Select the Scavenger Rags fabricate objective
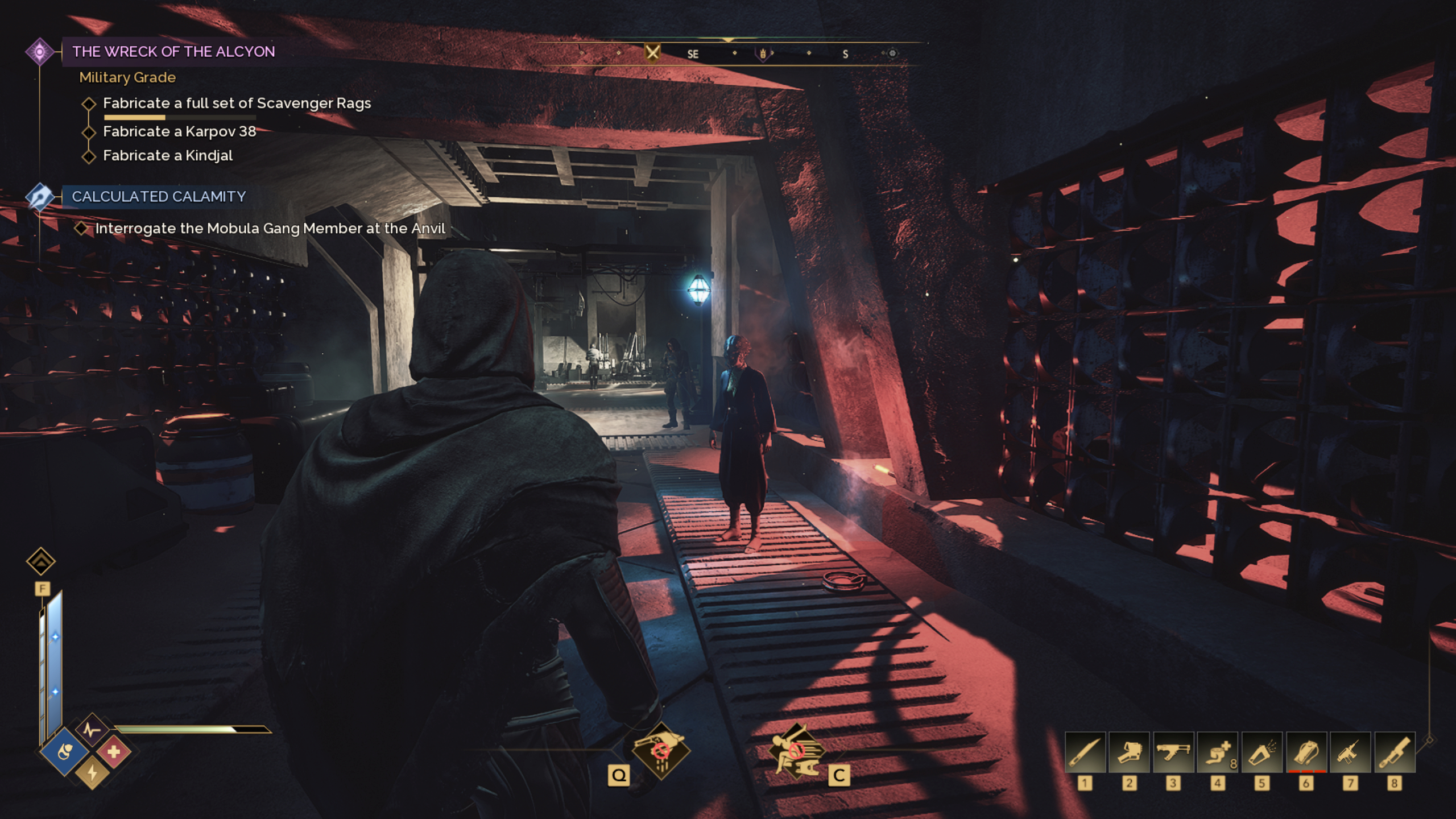1456x819 pixels. point(237,104)
